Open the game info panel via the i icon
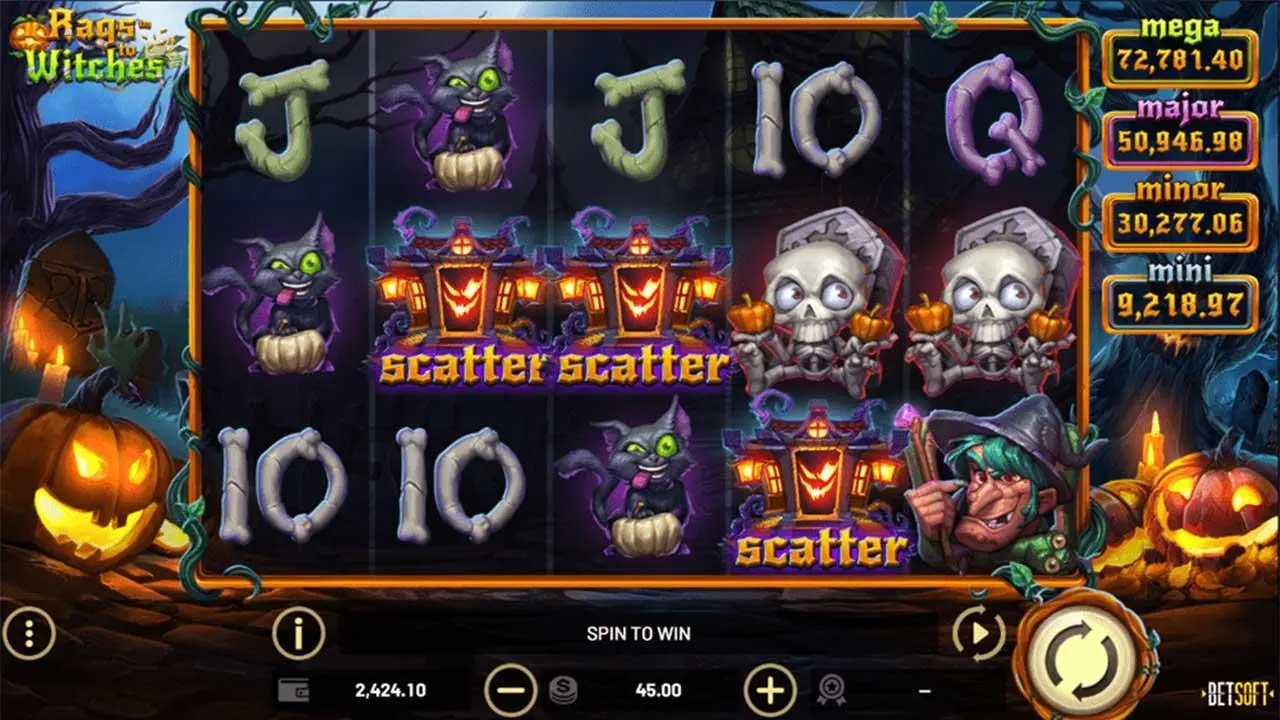Screen dimensions: 1280x720 [x=297, y=632]
